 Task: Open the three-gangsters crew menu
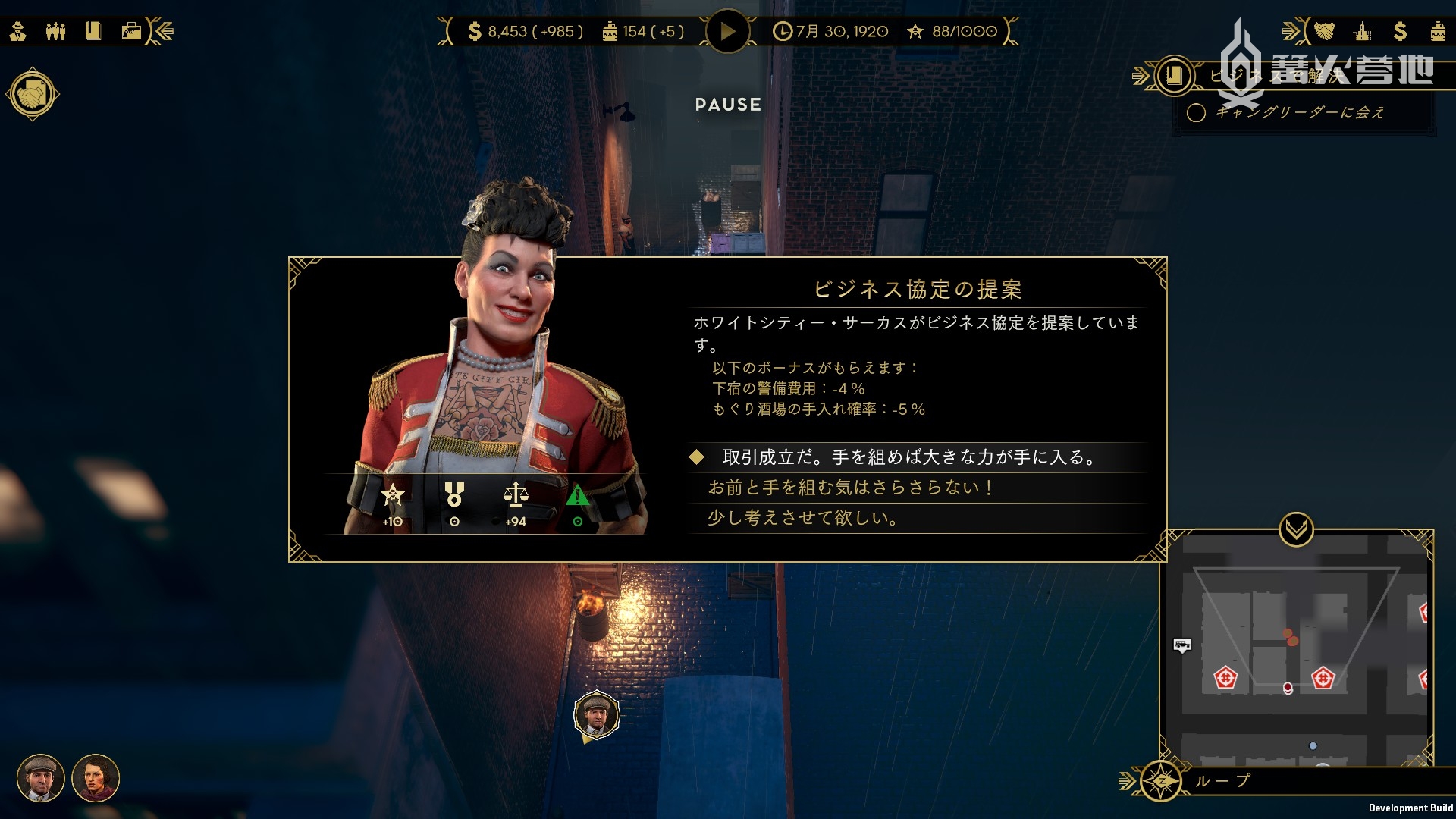tap(55, 31)
